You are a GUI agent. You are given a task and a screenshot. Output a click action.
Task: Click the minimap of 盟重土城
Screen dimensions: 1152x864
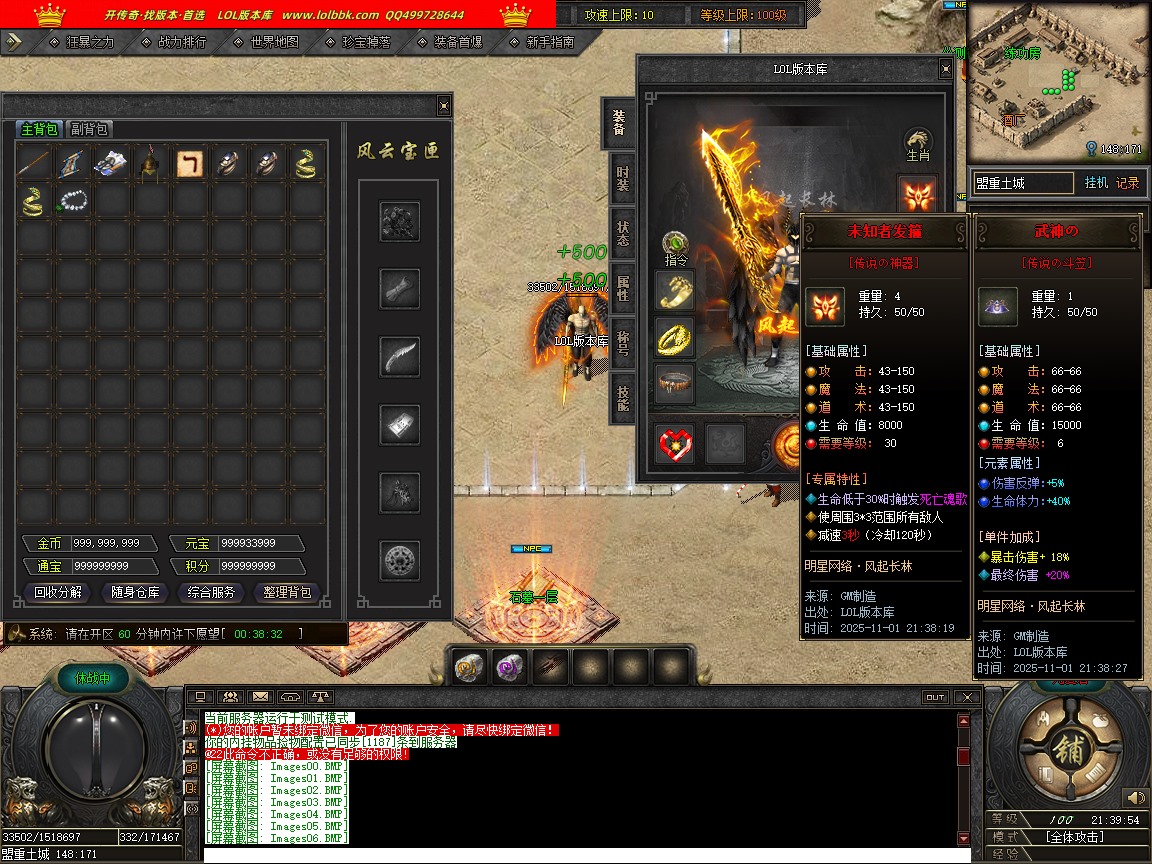tap(1058, 80)
